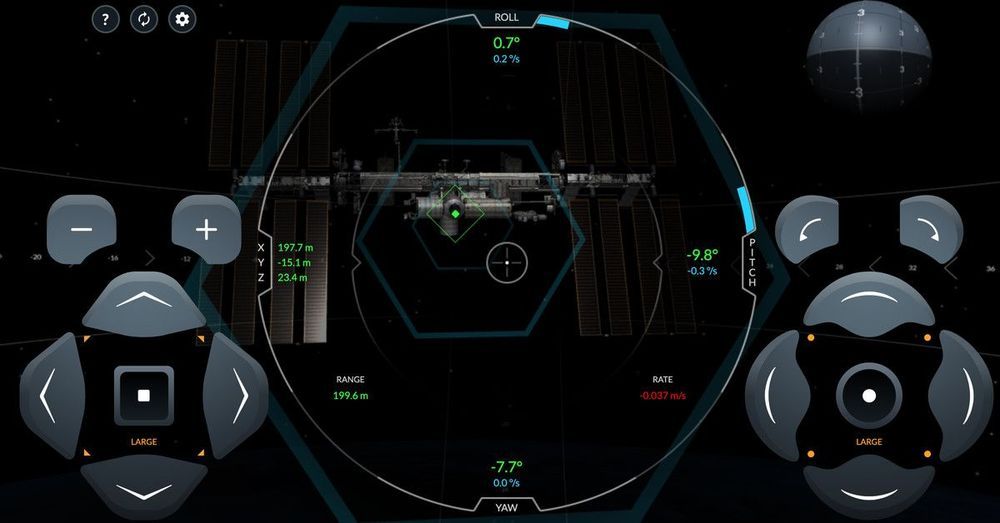Pitch down with the right pad's bottom button
This screenshot has height=523, width=1000.
[869, 490]
